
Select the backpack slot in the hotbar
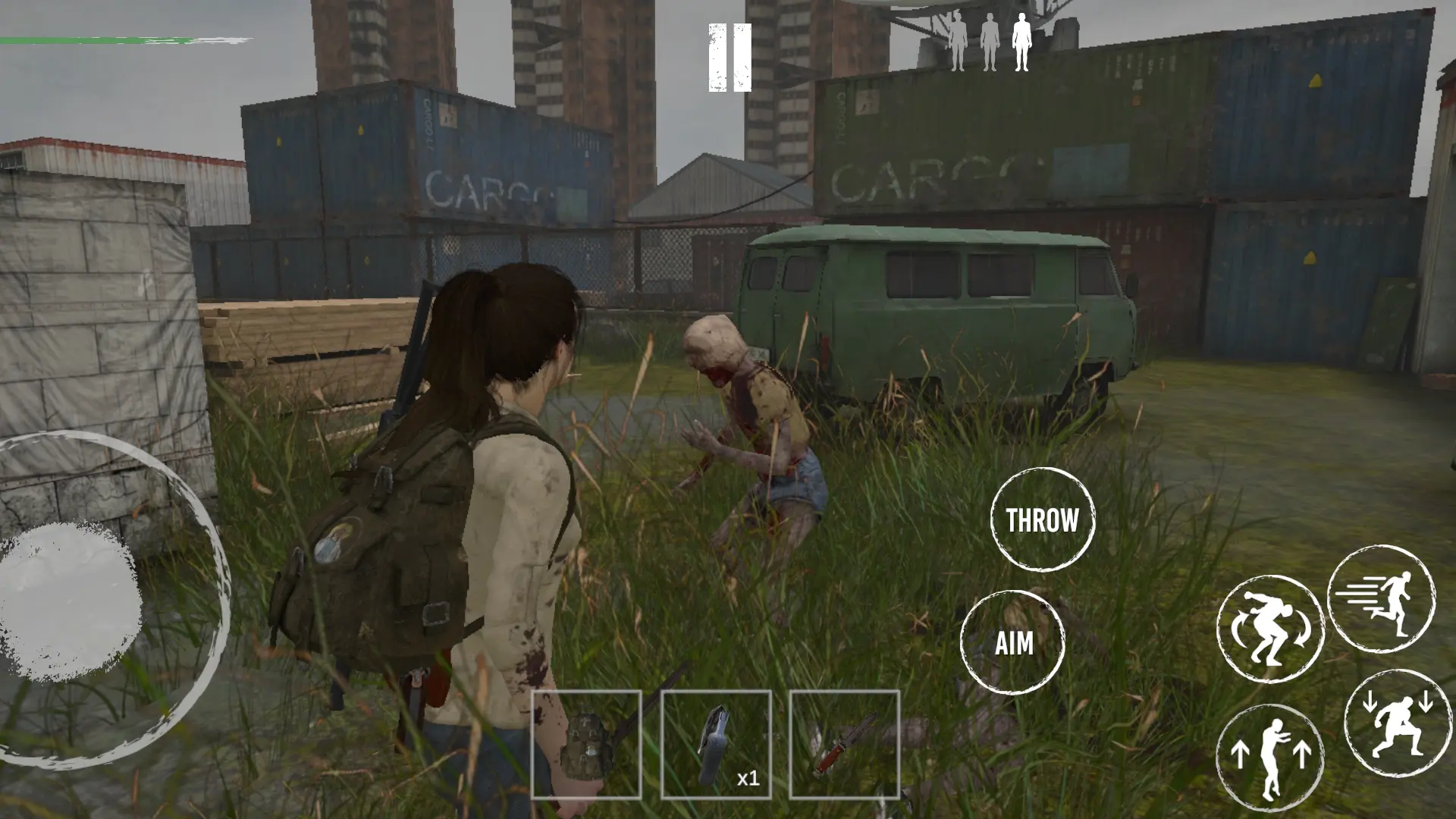[x=586, y=745]
